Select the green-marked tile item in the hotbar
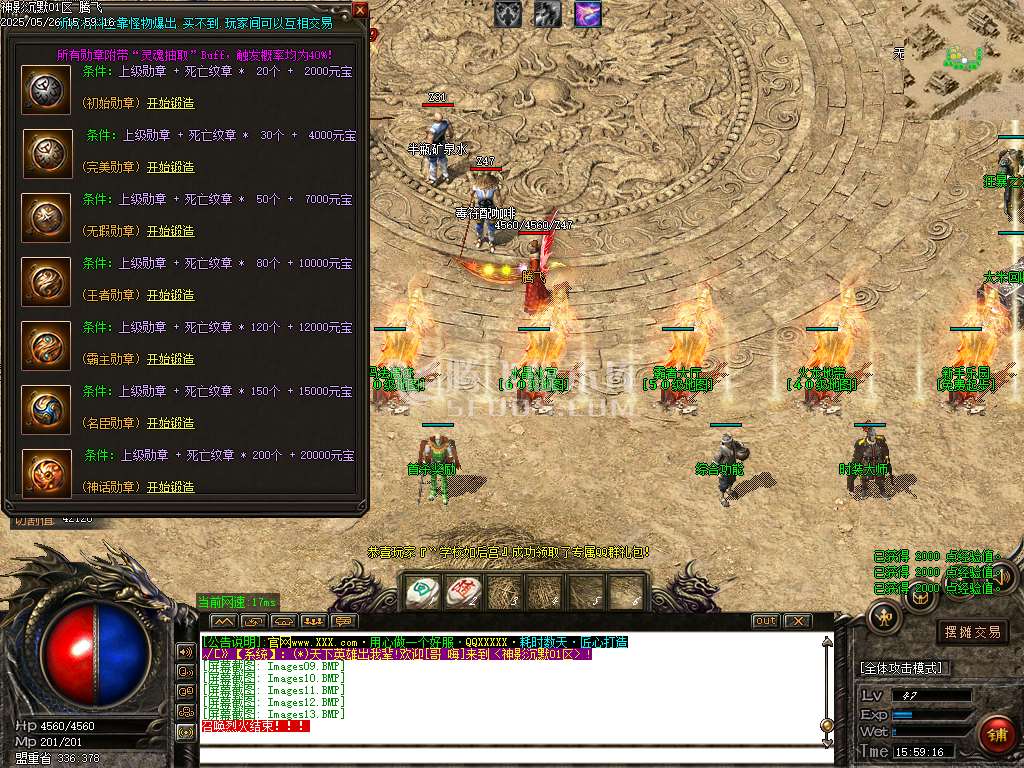Viewport: 1024px width, 768px height. point(420,592)
